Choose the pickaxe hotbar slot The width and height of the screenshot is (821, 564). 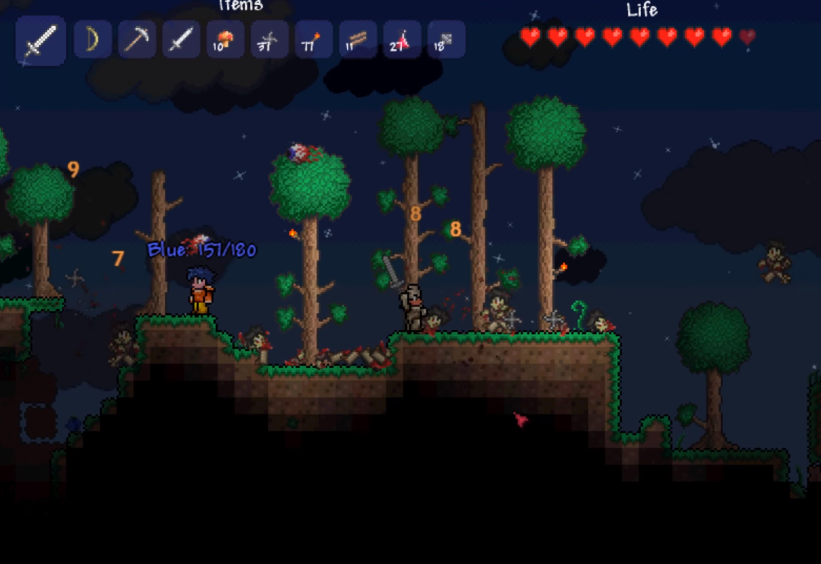(x=137, y=40)
